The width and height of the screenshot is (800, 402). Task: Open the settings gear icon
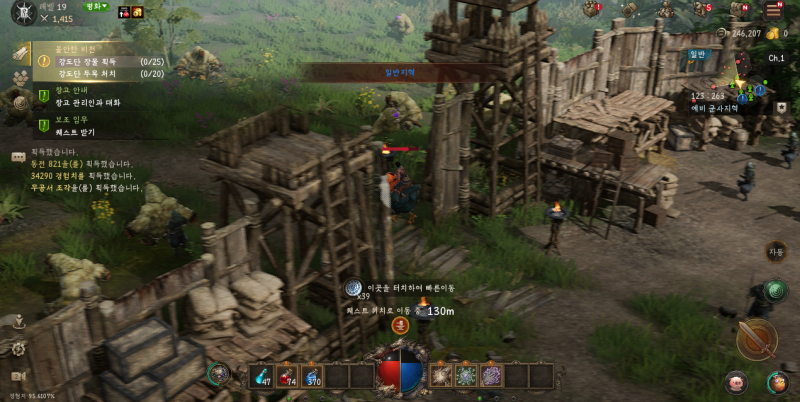(18, 349)
